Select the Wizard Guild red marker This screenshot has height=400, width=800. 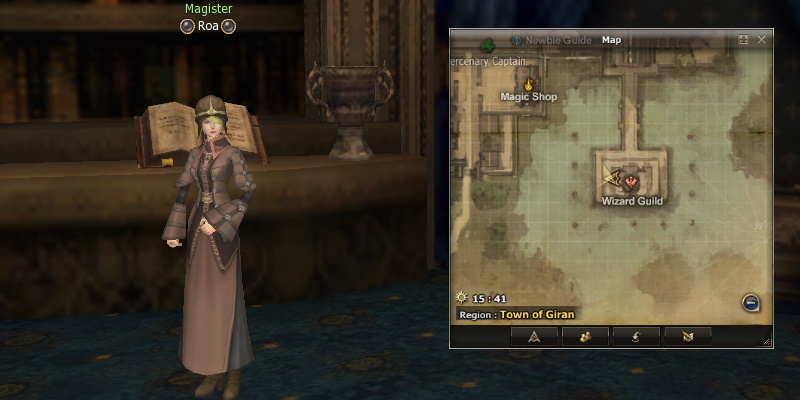pos(633,181)
